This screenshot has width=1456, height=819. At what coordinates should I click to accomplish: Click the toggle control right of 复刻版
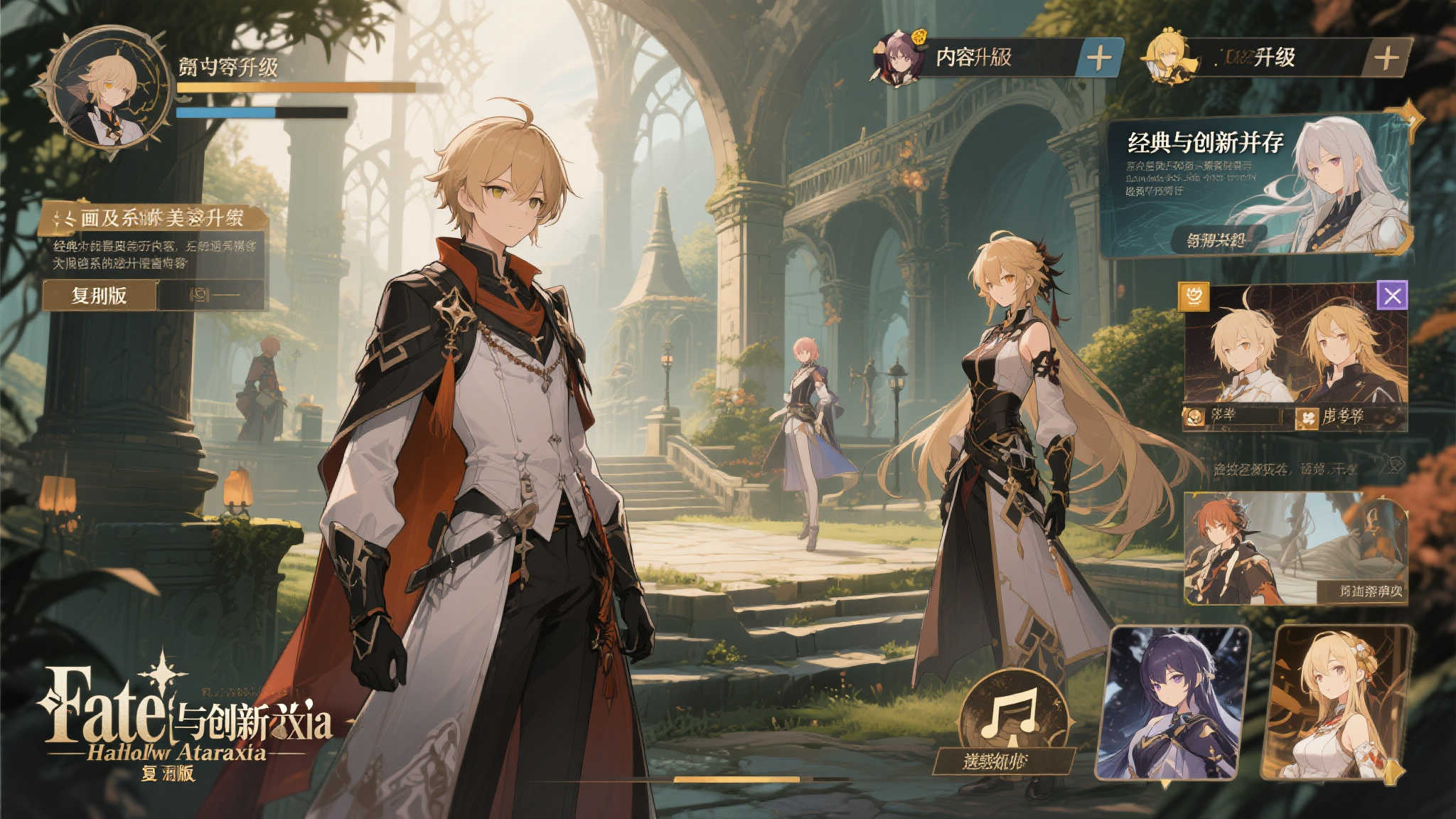tap(210, 294)
